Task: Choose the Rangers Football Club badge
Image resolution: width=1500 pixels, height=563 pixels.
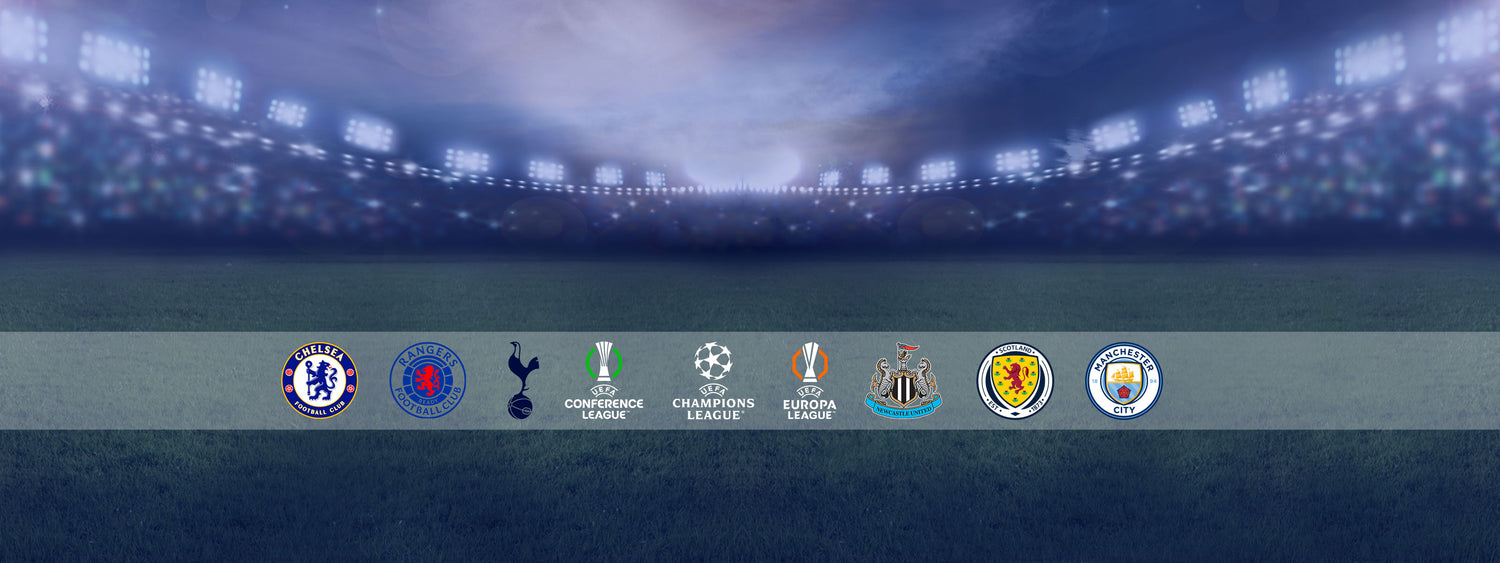Action: click(x=428, y=381)
